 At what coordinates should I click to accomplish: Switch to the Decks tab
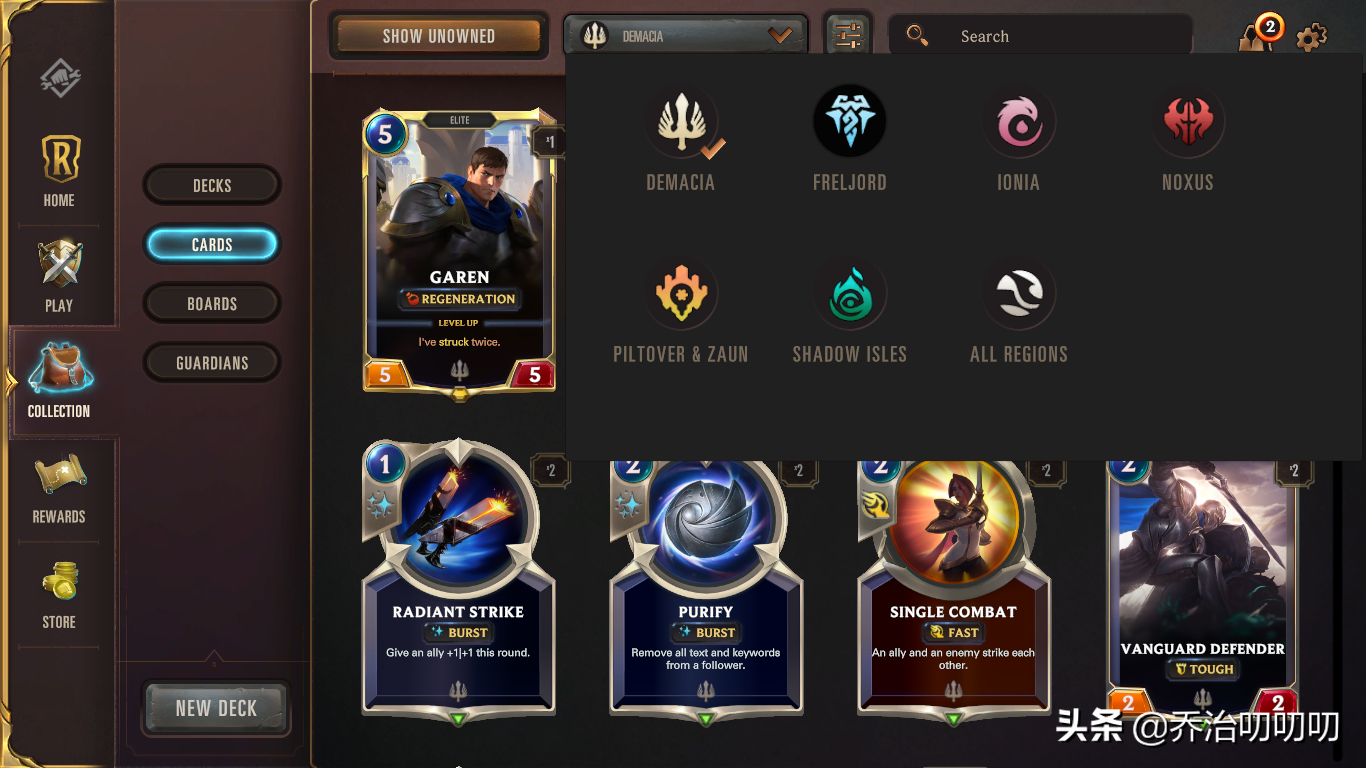click(x=212, y=185)
